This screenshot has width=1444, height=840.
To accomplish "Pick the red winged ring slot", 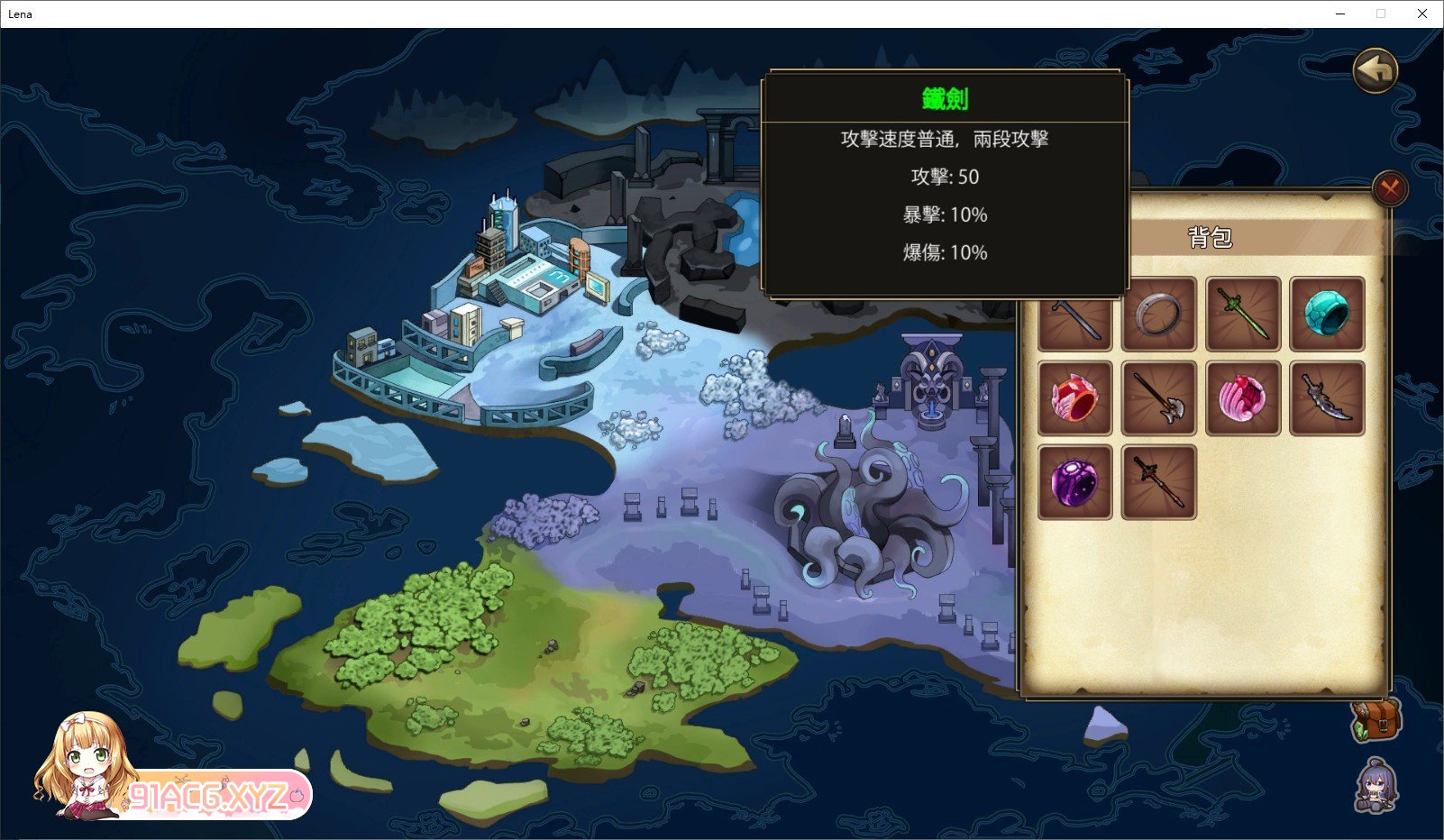I will click(x=1074, y=398).
